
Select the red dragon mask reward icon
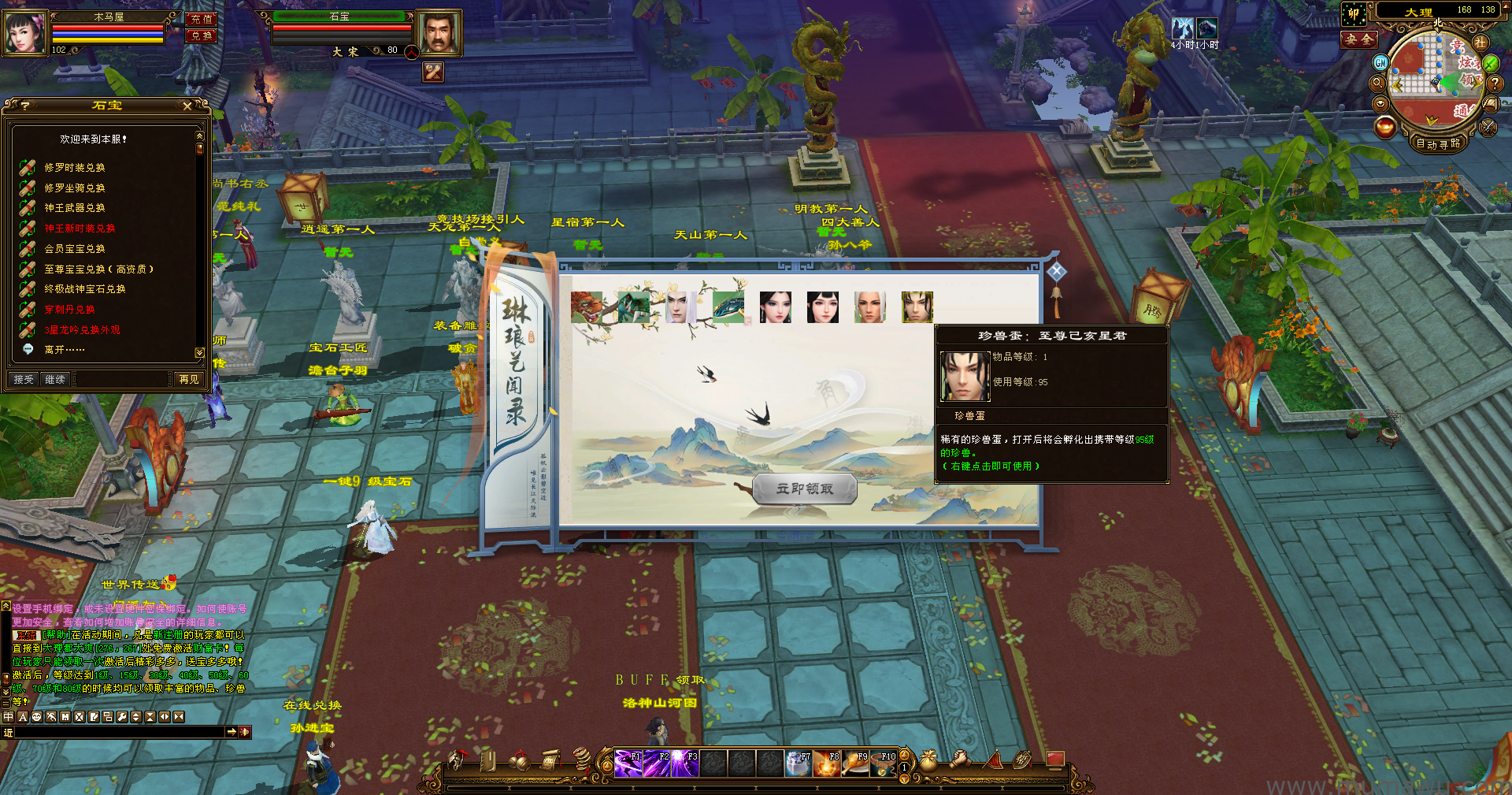click(x=587, y=307)
